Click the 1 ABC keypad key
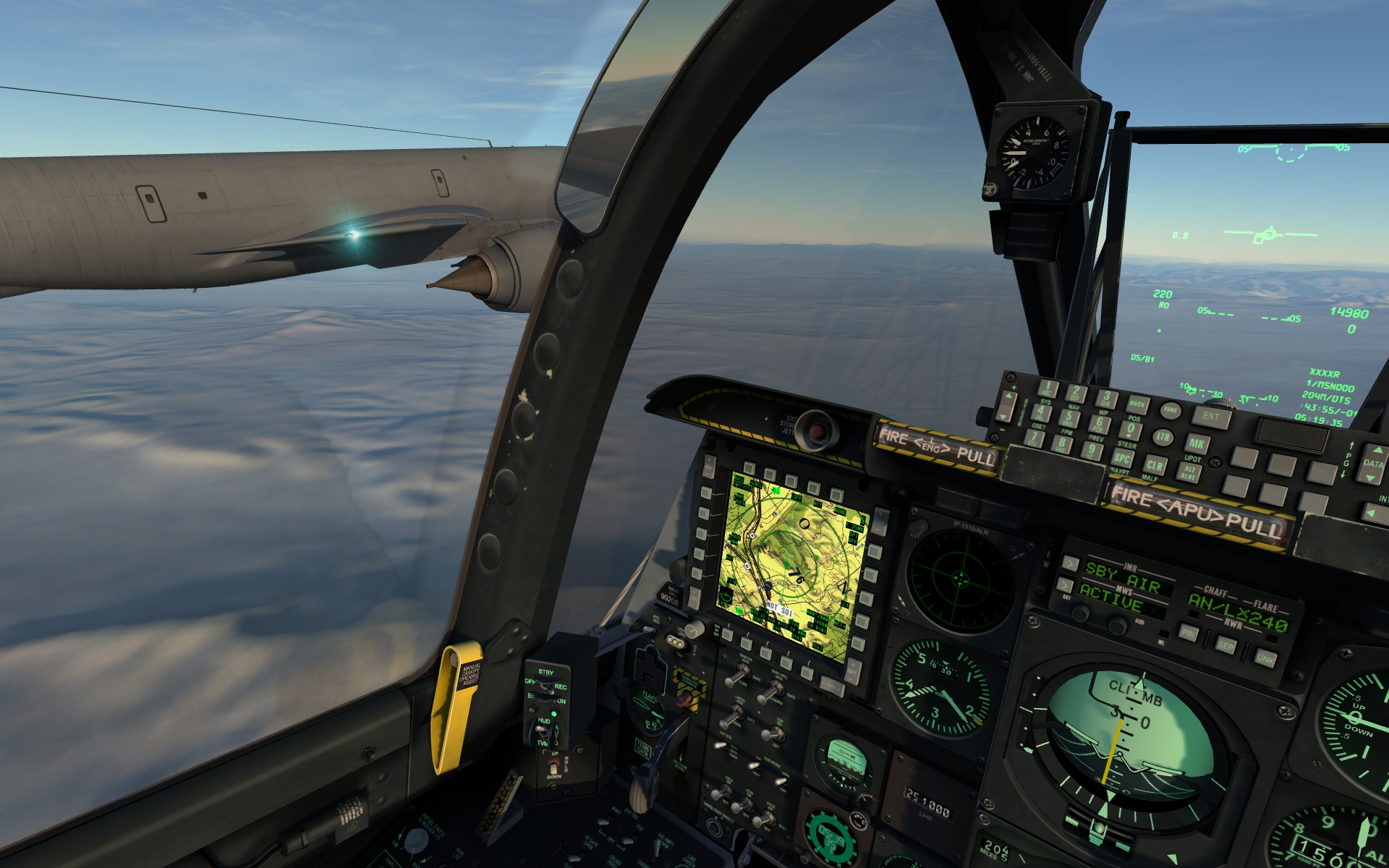The height and width of the screenshot is (868, 1389). coord(1047,389)
